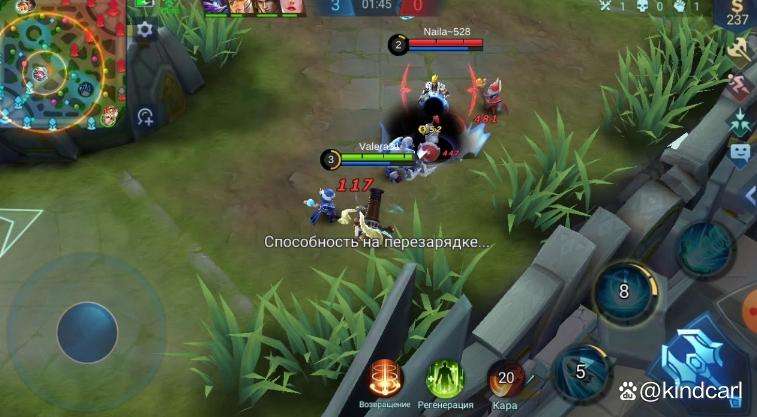Screen dimensions: 757x417
Task: Trigger the skill showing a 5-second cooldown
Action: 580,371
